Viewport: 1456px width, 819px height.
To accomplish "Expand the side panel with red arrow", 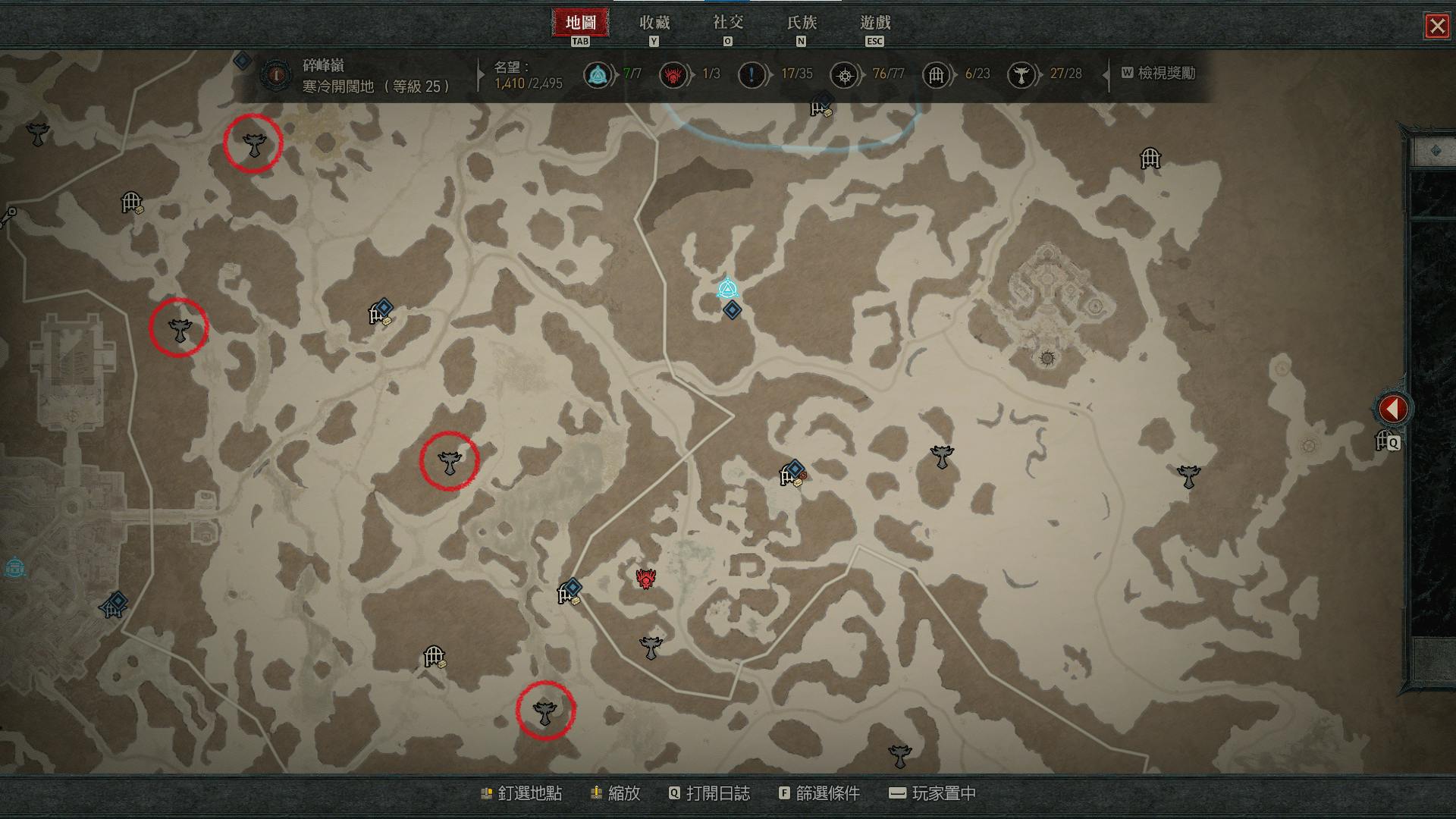I will pos(1392,409).
